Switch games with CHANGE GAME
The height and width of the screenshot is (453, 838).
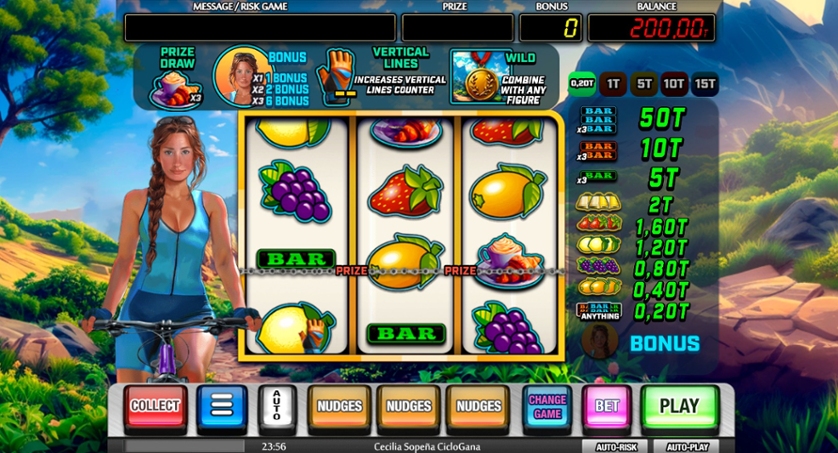[x=547, y=407]
